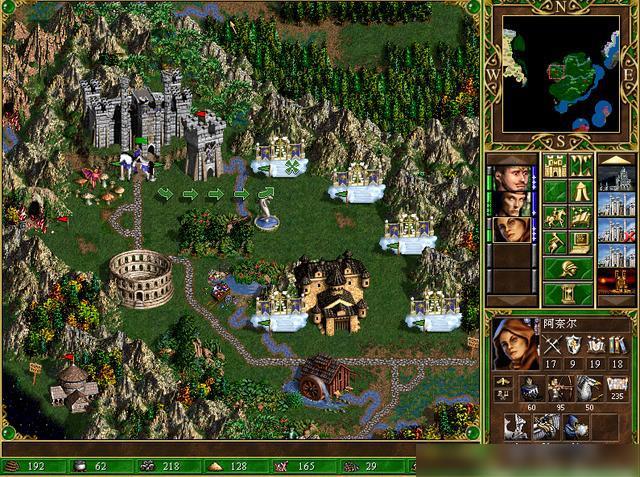Image resolution: width=640 pixels, height=477 pixels.
Task: End the turn with the hourglass button
Action: (567, 294)
